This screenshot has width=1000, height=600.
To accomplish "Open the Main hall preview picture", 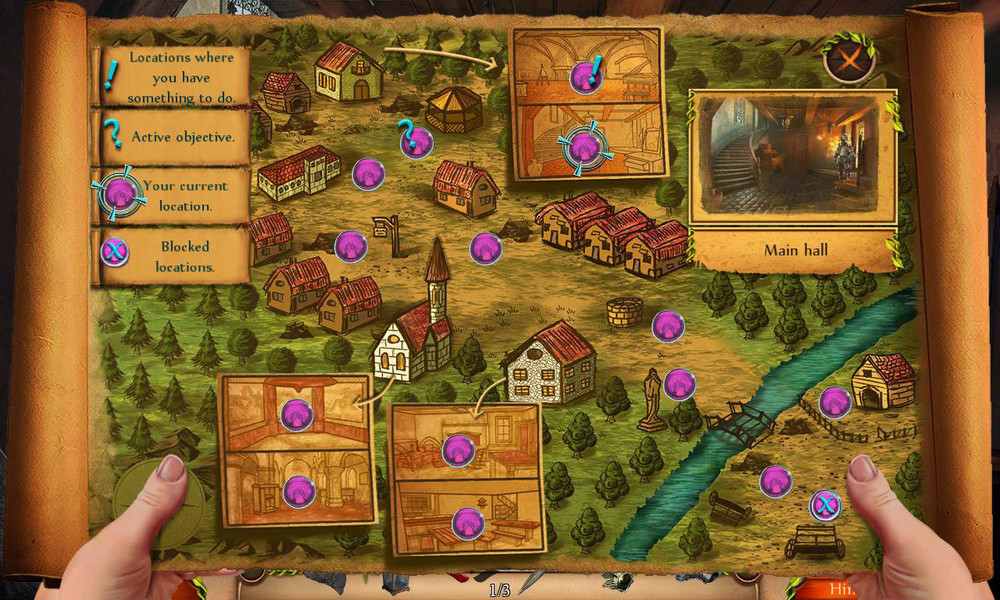I will pos(792,156).
